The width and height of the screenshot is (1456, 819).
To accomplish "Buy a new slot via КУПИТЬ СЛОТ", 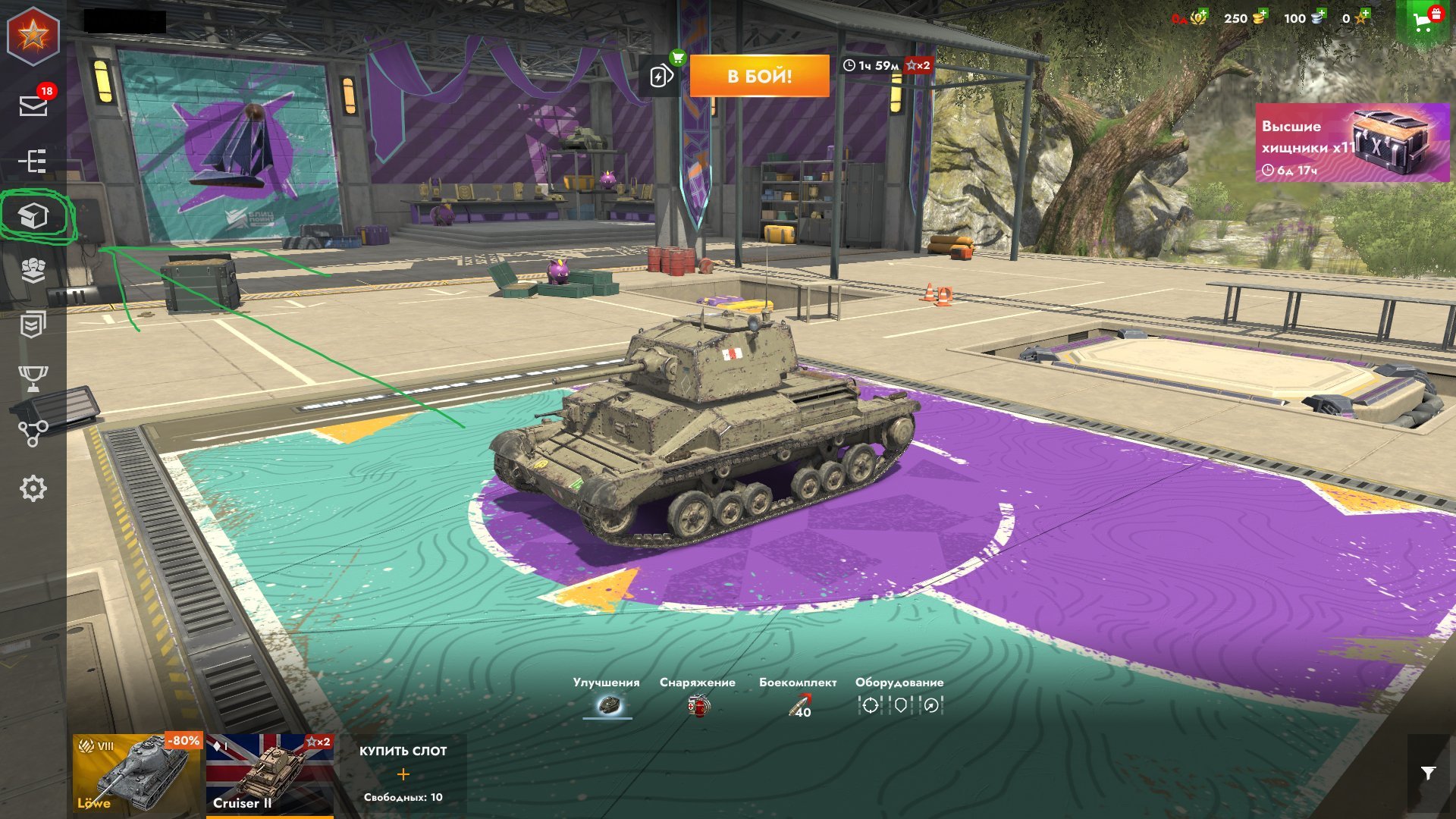I will [403, 773].
